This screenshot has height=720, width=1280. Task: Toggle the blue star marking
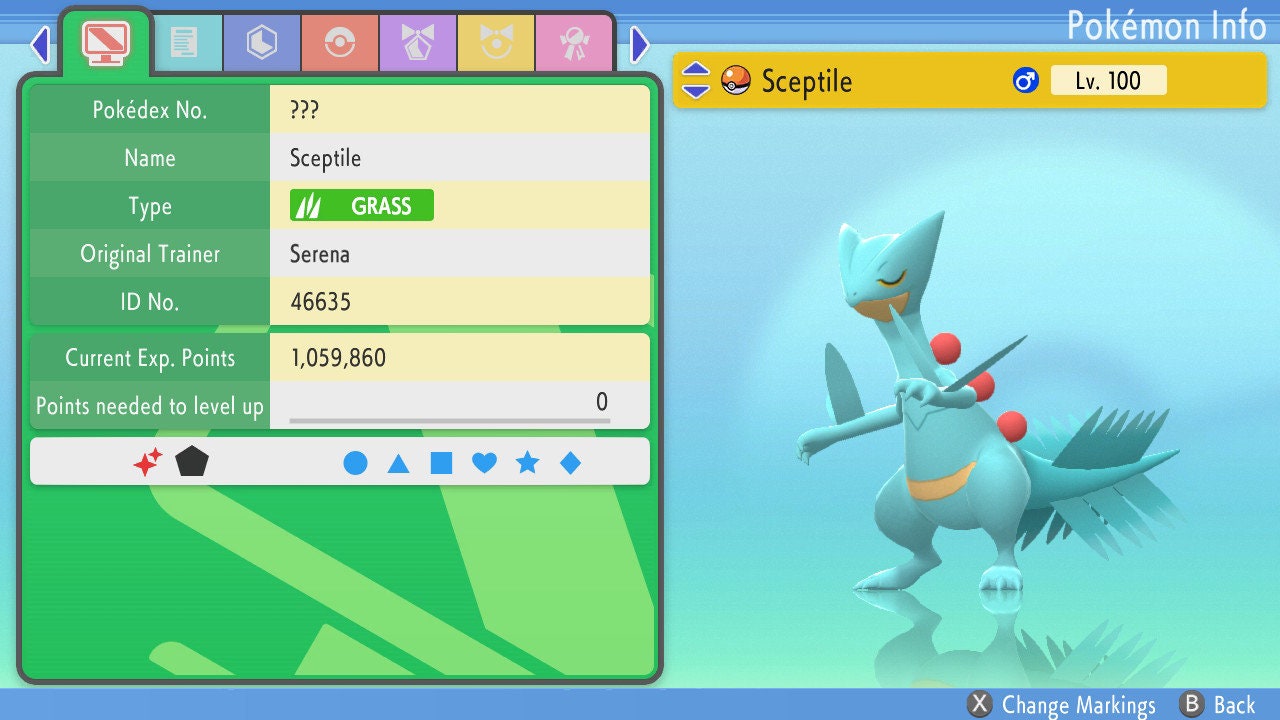(527, 463)
